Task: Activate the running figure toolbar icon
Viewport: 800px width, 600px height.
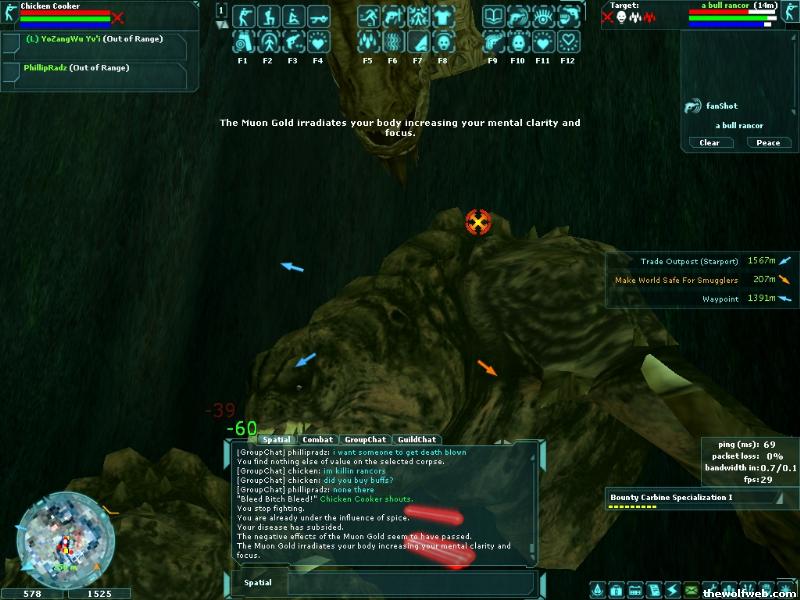Action: [368, 17]
